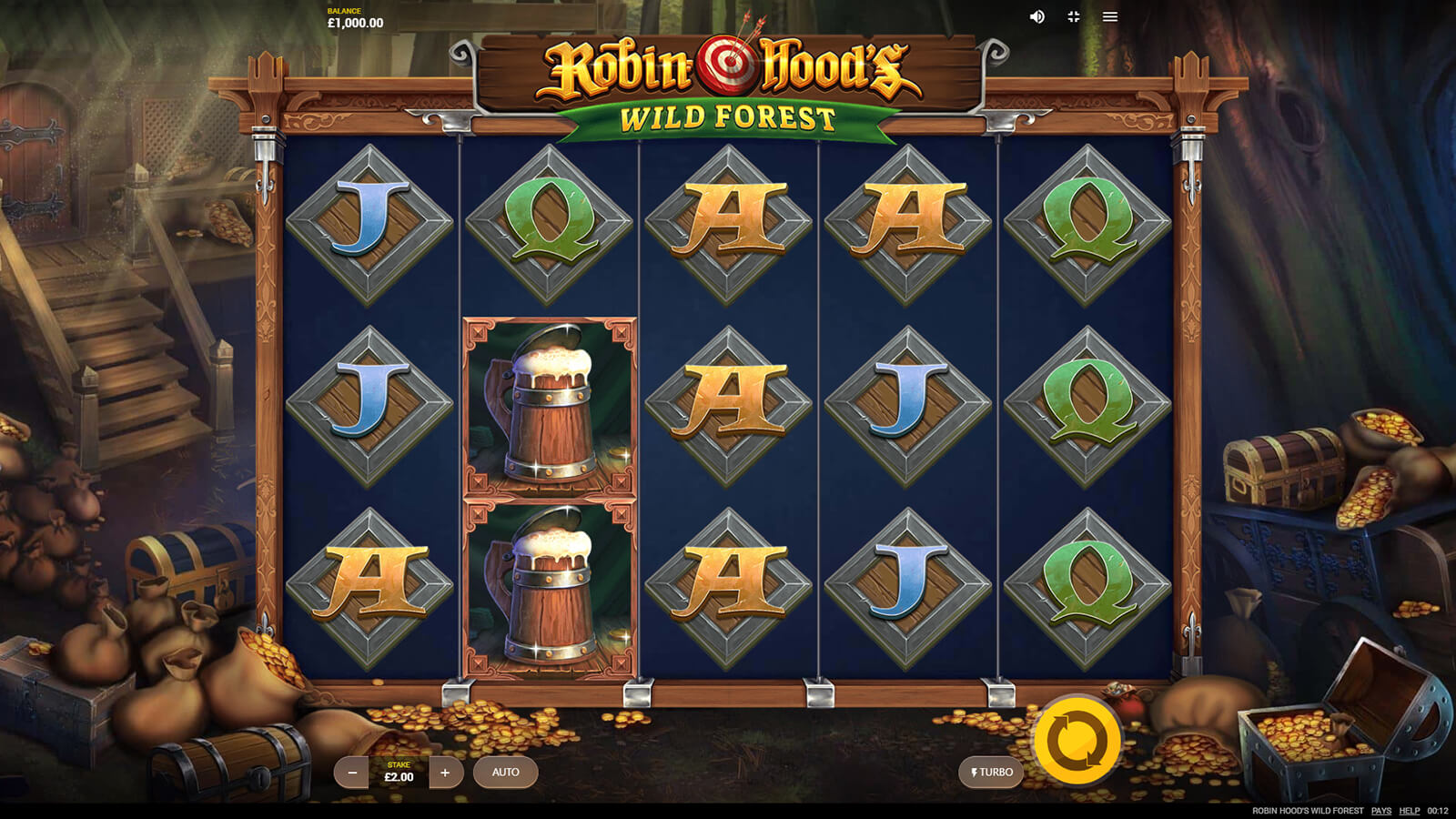Screen dimensions: 1456x819
Task: Mute the game sound
Action: pos(1036,17)
